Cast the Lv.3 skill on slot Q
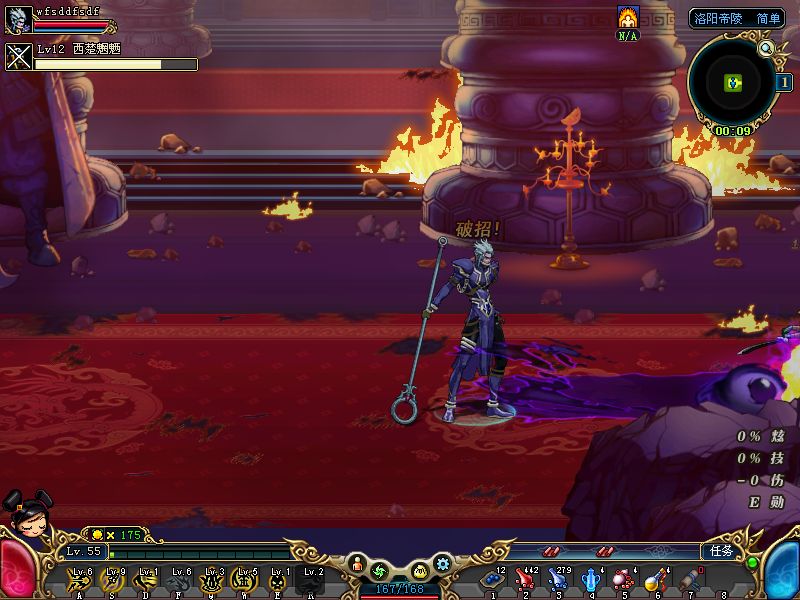Viewport: 800px width, 600px height. [x=212, y=579]
